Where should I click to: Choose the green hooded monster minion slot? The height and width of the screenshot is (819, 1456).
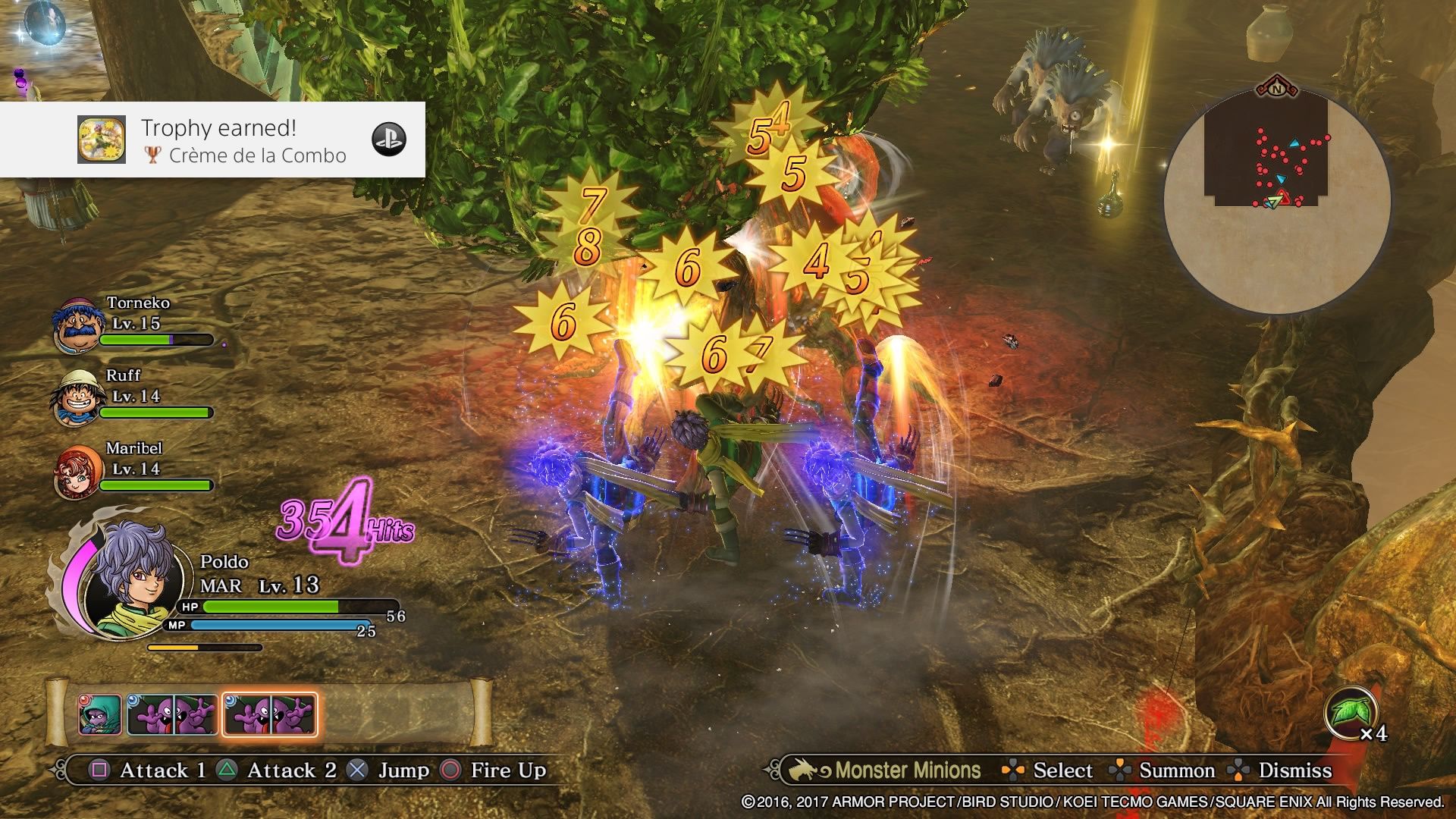99,714
